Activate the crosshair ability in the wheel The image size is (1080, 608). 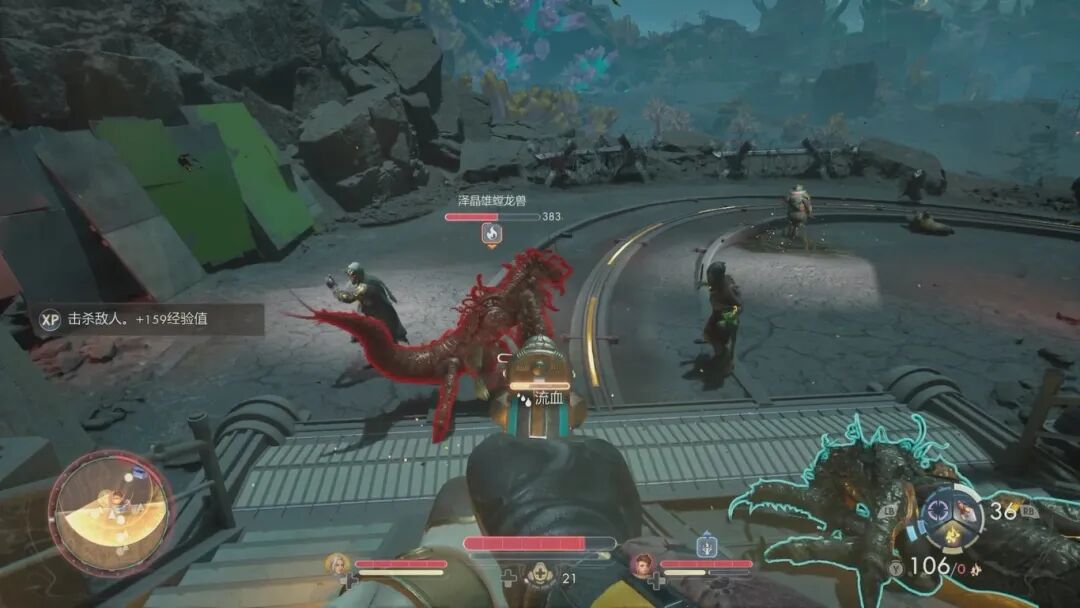tap(938, 510)
